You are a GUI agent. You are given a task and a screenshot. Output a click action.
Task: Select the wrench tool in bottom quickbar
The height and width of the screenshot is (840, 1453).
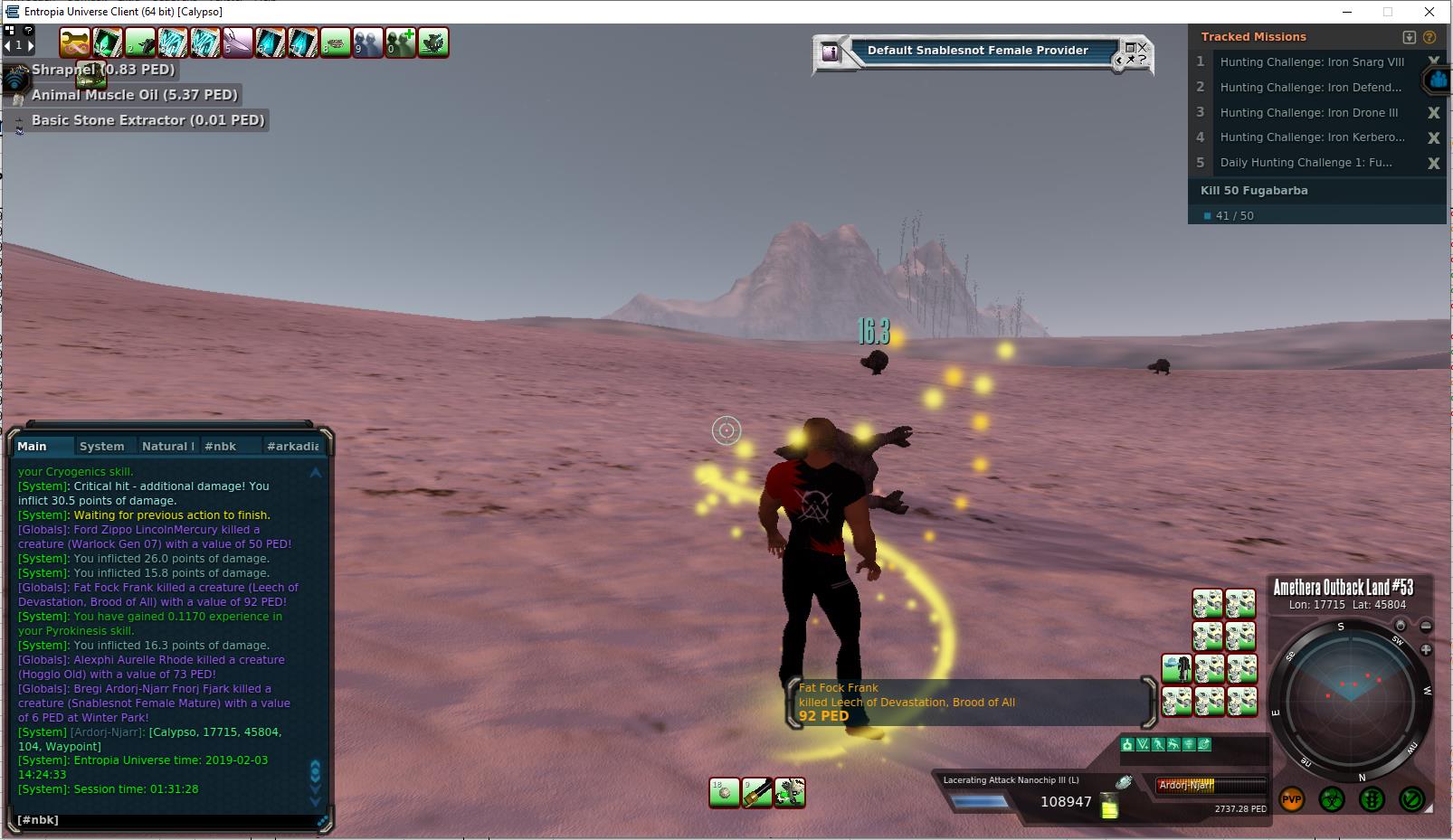coord(790,793)
